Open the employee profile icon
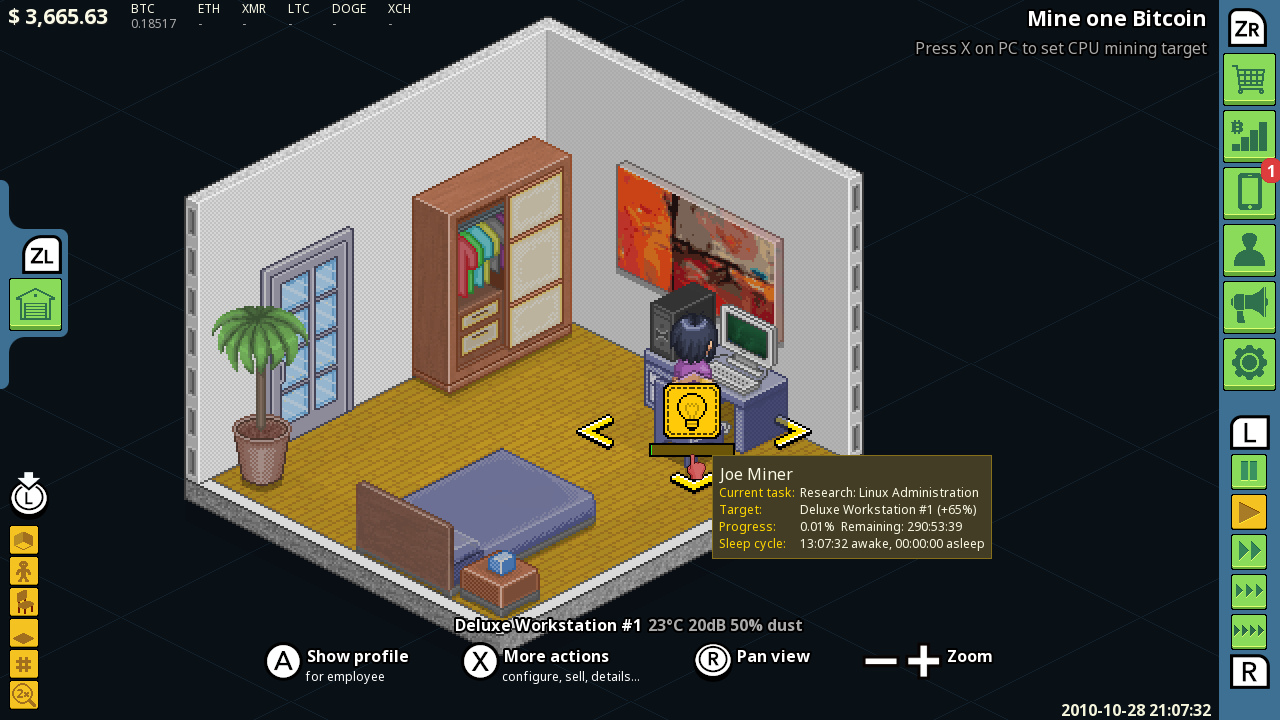This screenshot has height=720, width=1280. coord(1248,250)
